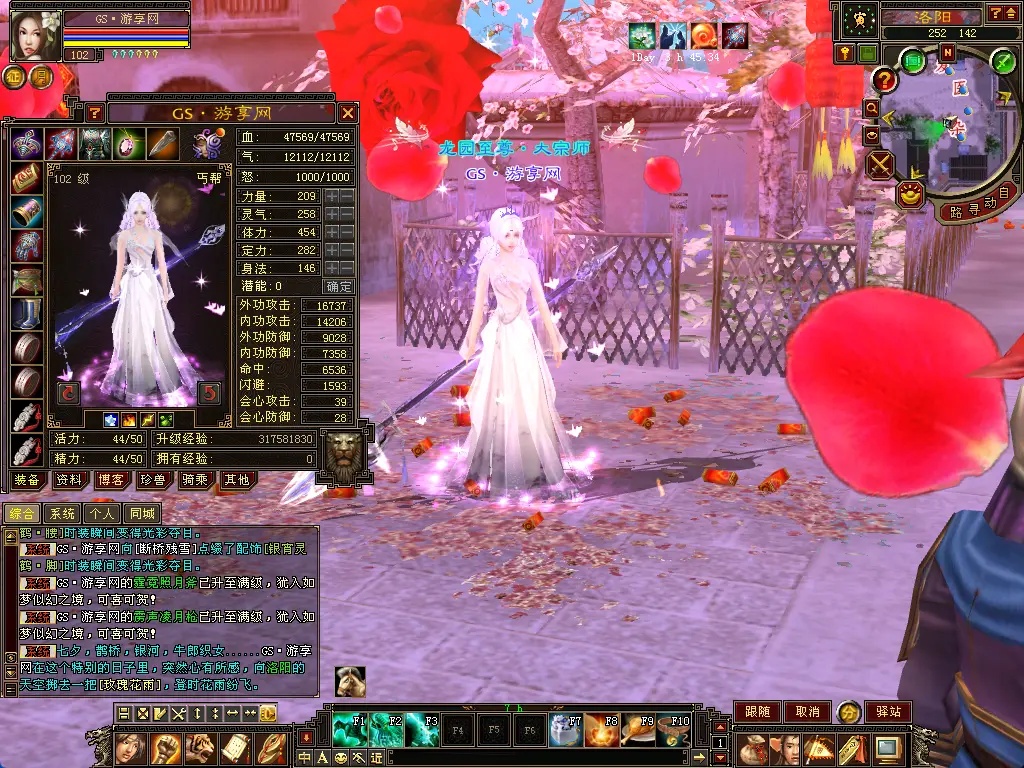
Task: Show the 同城 chat channel
Action: point(144,513)
